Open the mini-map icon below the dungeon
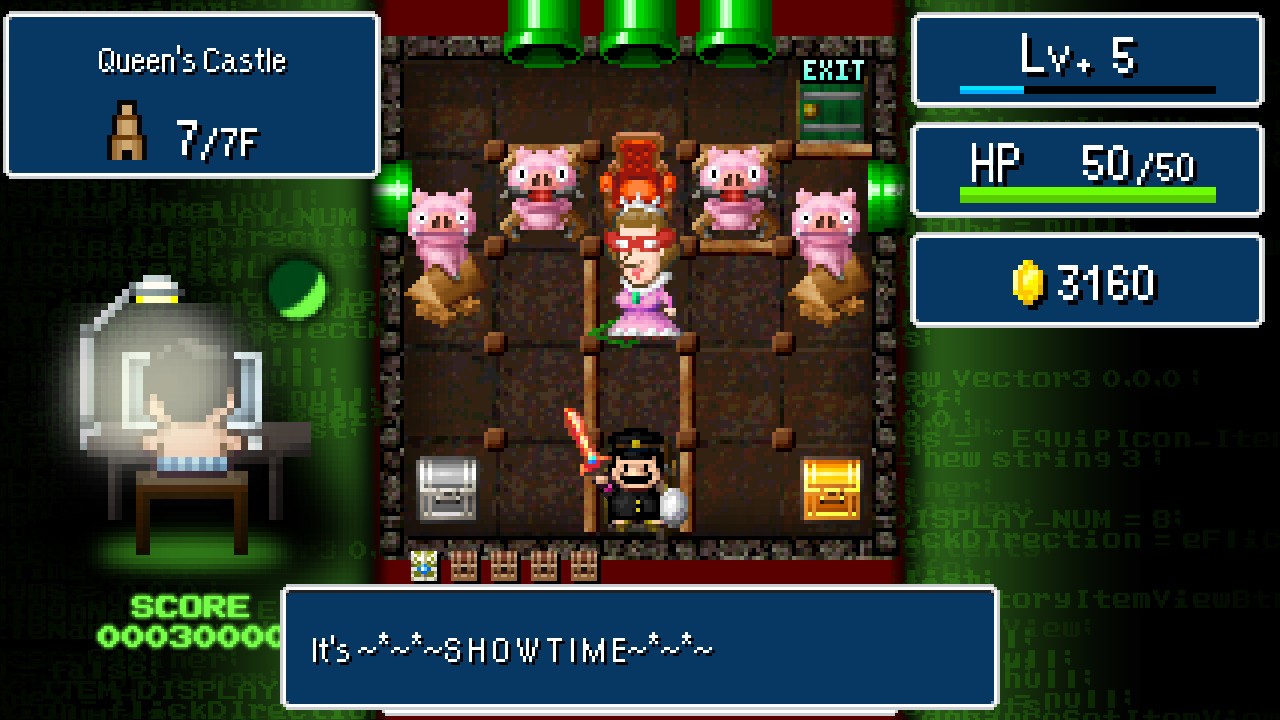 pos(422,565)
